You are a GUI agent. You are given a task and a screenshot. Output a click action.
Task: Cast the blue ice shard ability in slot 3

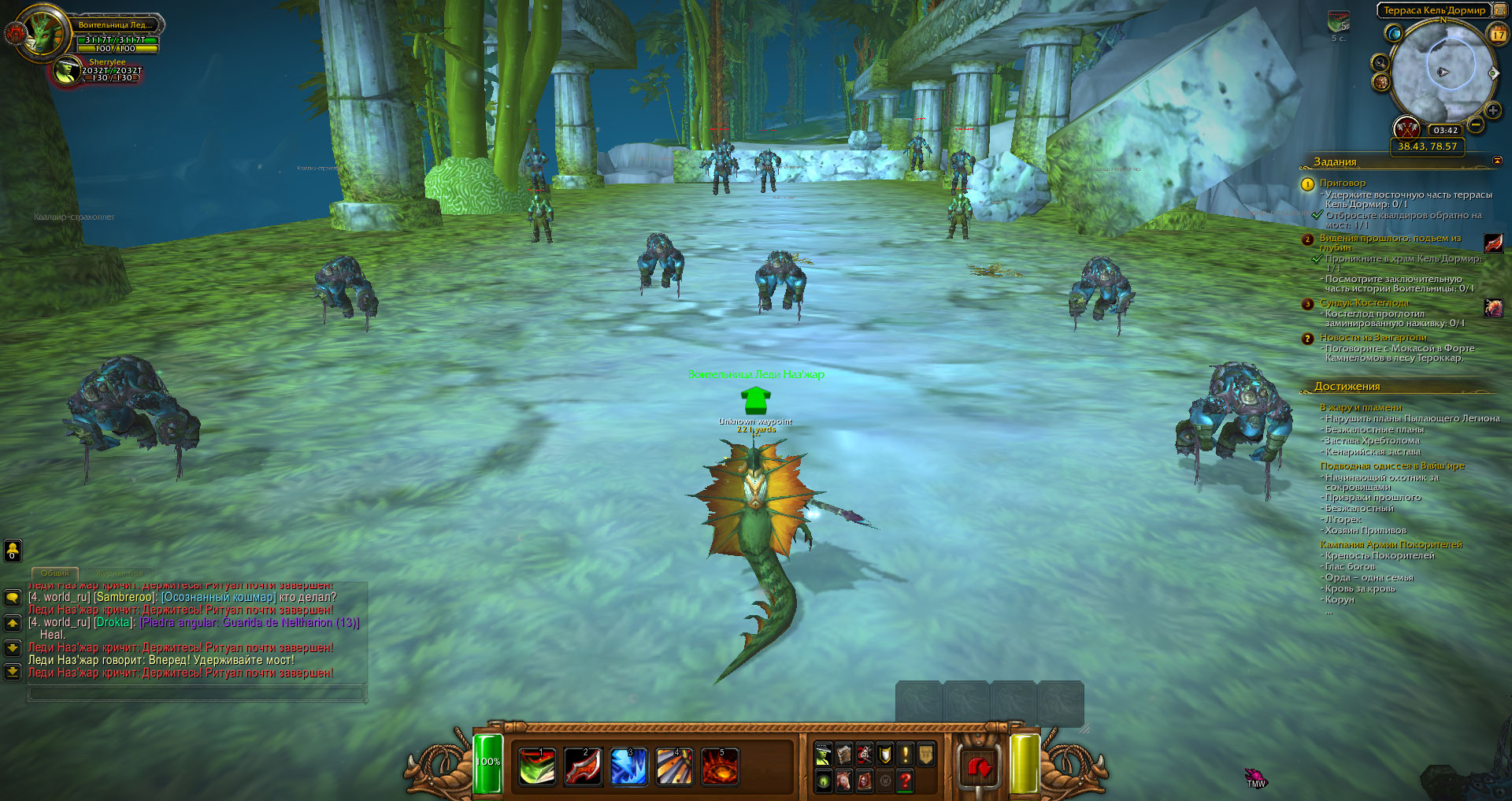[629, 766]
